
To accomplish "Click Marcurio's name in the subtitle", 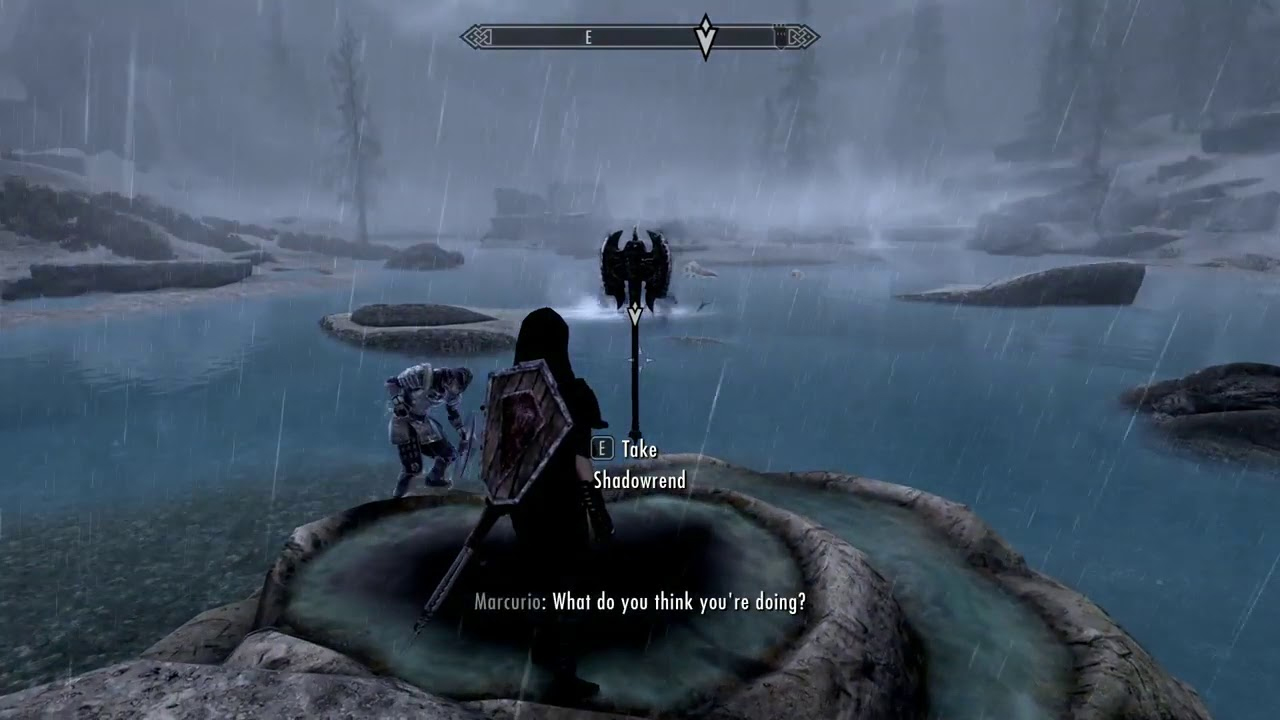I will pyautogui.click(x=508, y=602).
